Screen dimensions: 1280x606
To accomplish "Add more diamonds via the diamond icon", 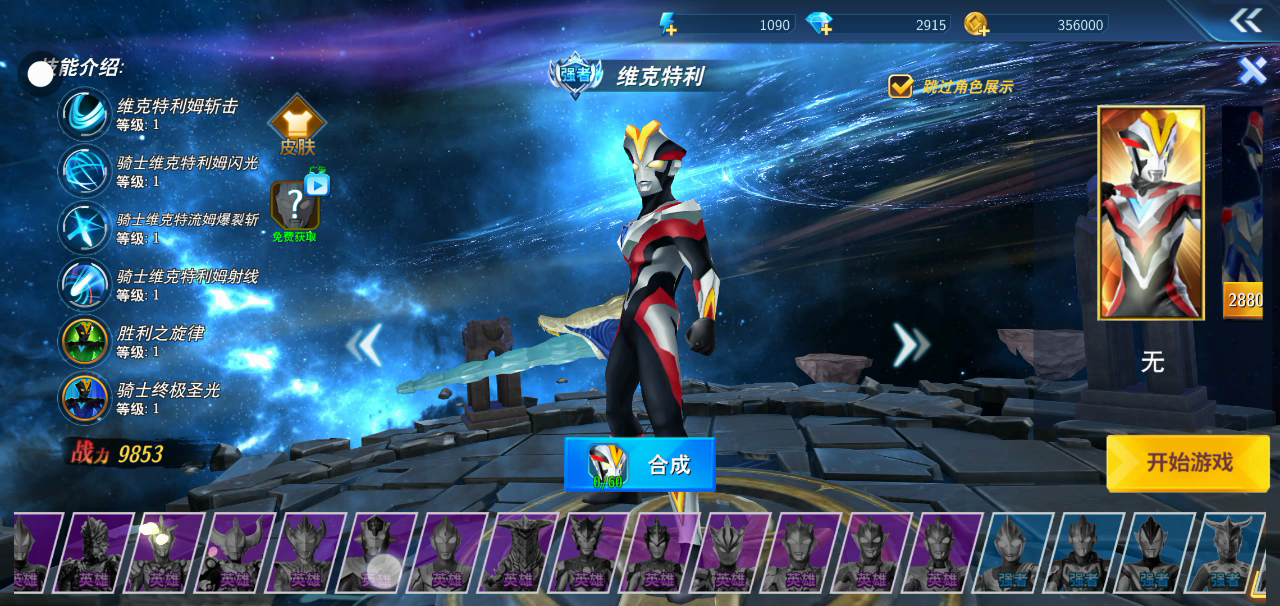I will pos(819,24).
